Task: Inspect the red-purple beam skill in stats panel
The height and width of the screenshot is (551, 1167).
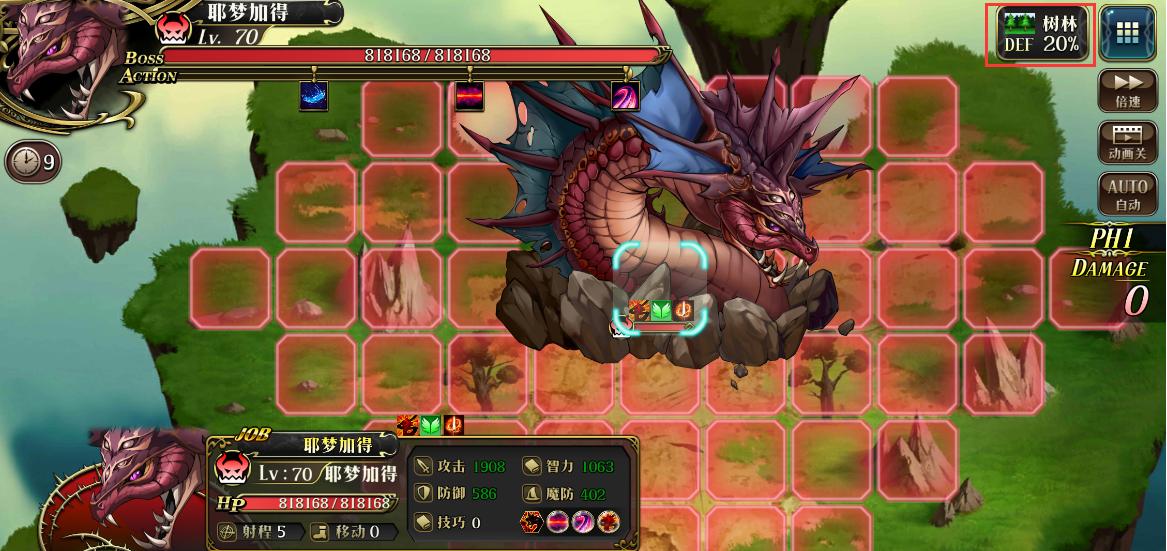Action: (x=558, y=522)
